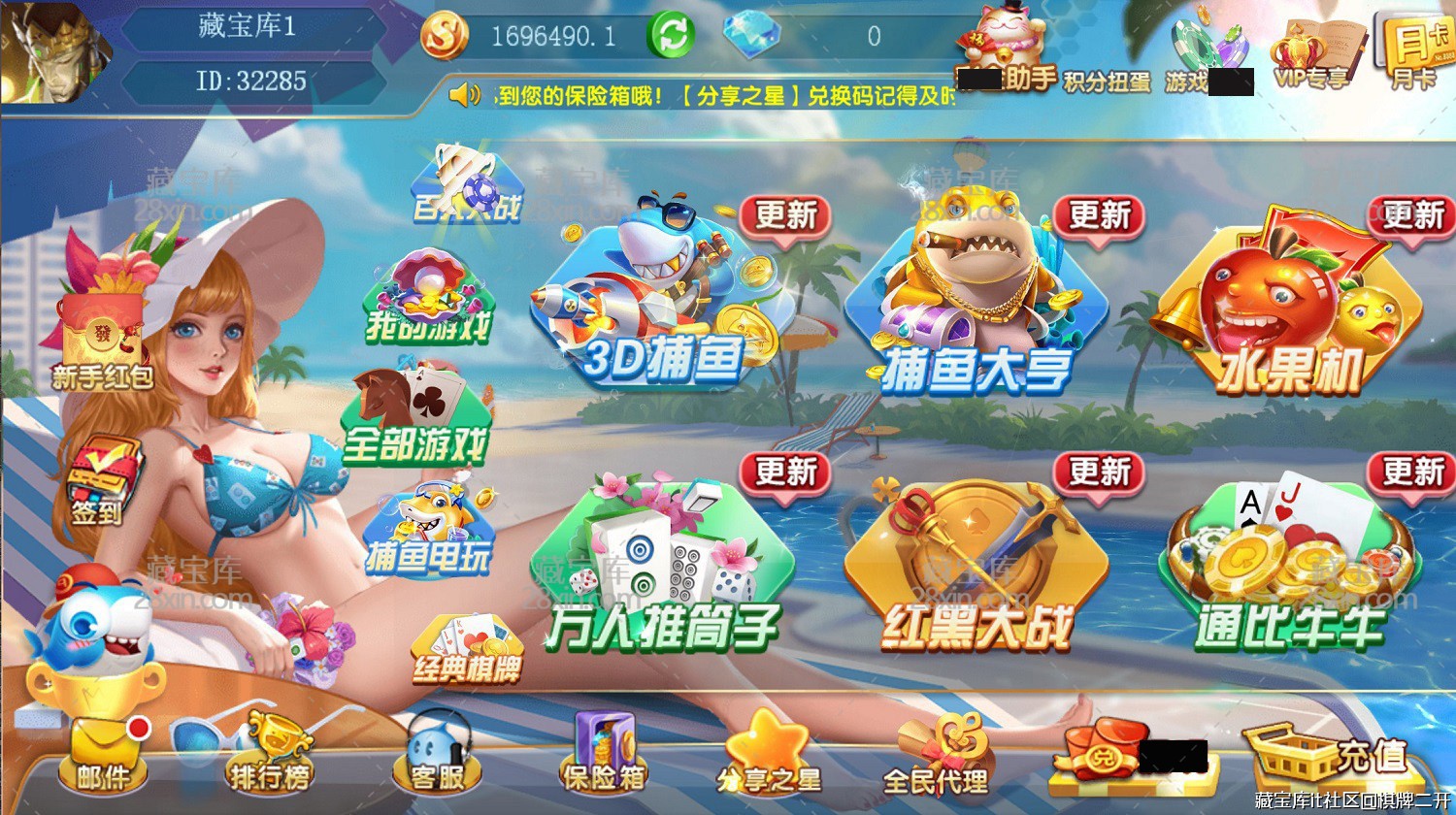Image resolution: width=1456 pixels, height=815 pixels.
Task: Select the 经典棋牌 category
Action: 467,648
